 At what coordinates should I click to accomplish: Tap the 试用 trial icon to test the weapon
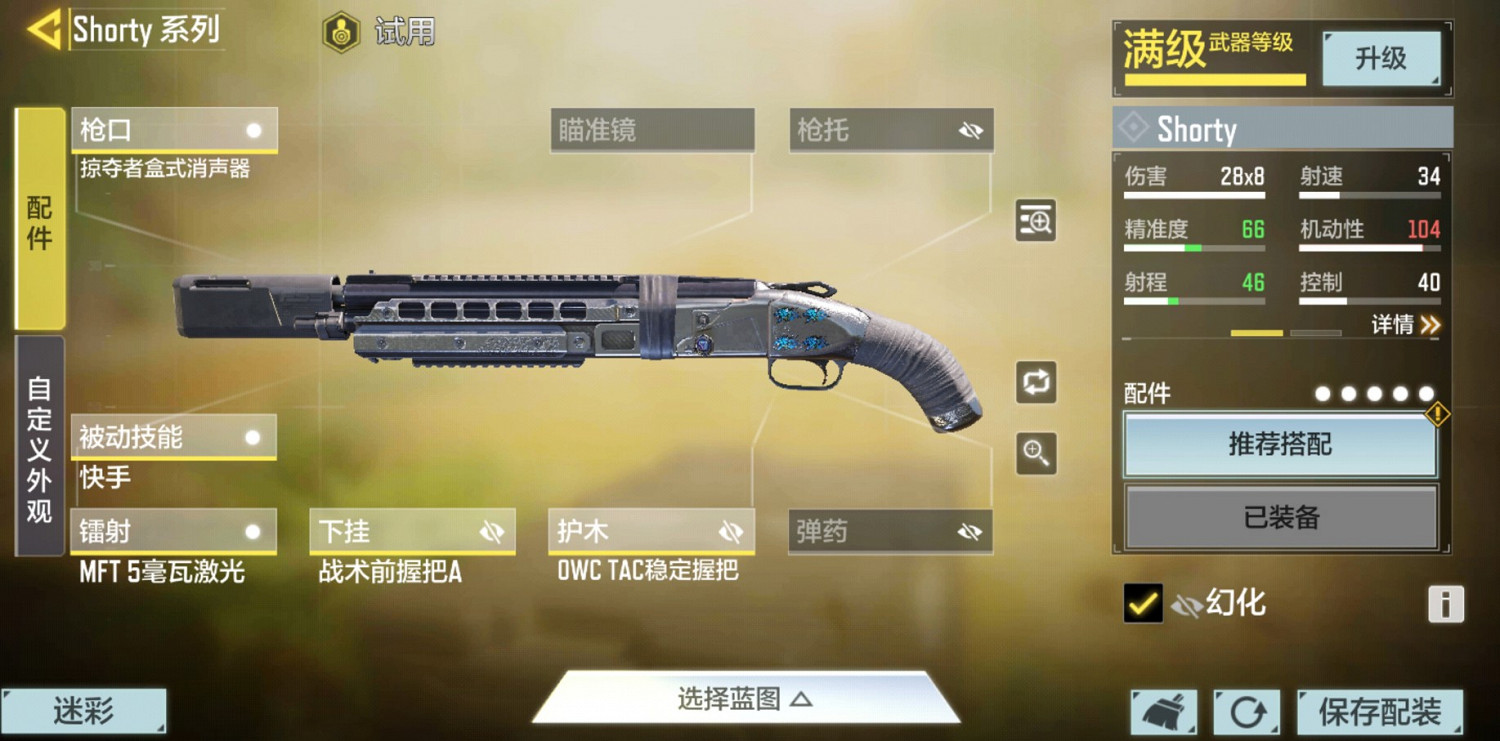tap(341, 31)
